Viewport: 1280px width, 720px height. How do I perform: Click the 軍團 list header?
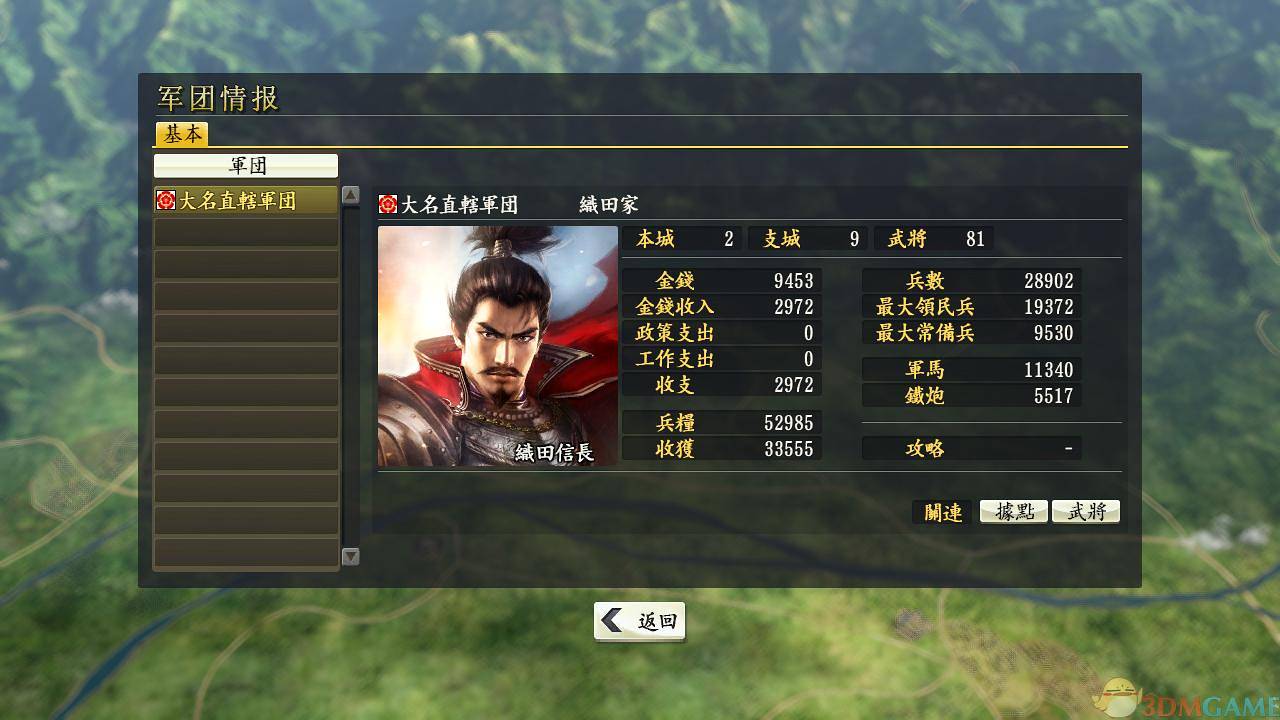click(246, 165)
